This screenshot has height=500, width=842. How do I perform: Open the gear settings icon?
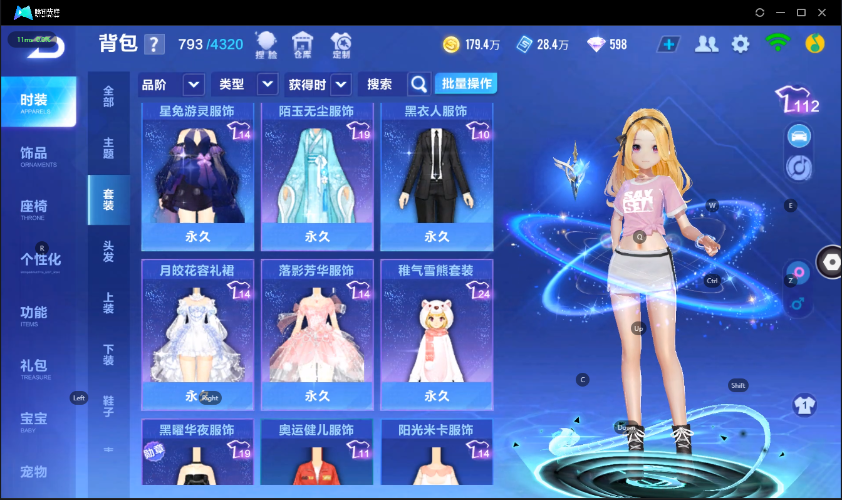(x=740, y=44)
